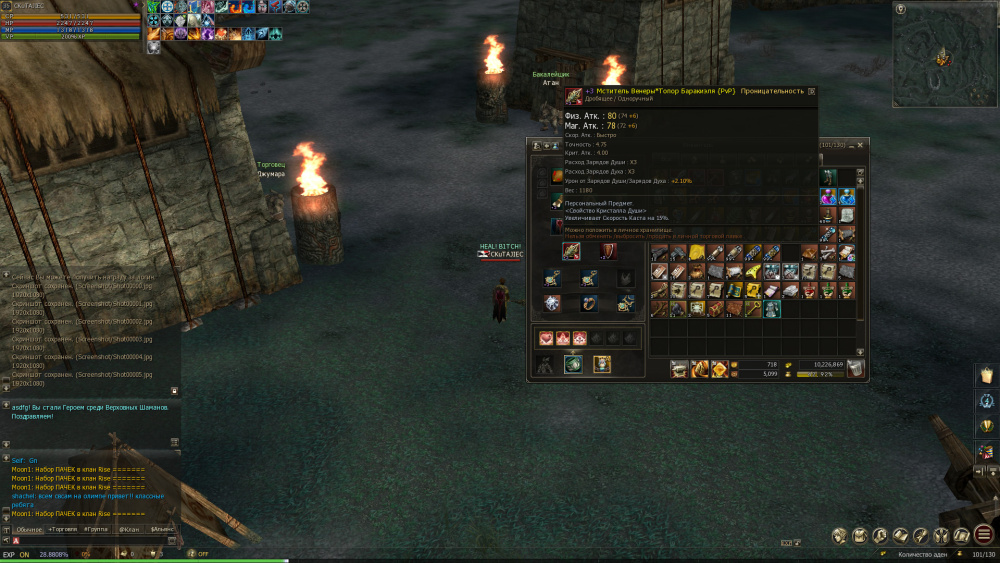This screenshot has height=563, width=1000.
Task: Open the minimap
Action: coord(944,50)
